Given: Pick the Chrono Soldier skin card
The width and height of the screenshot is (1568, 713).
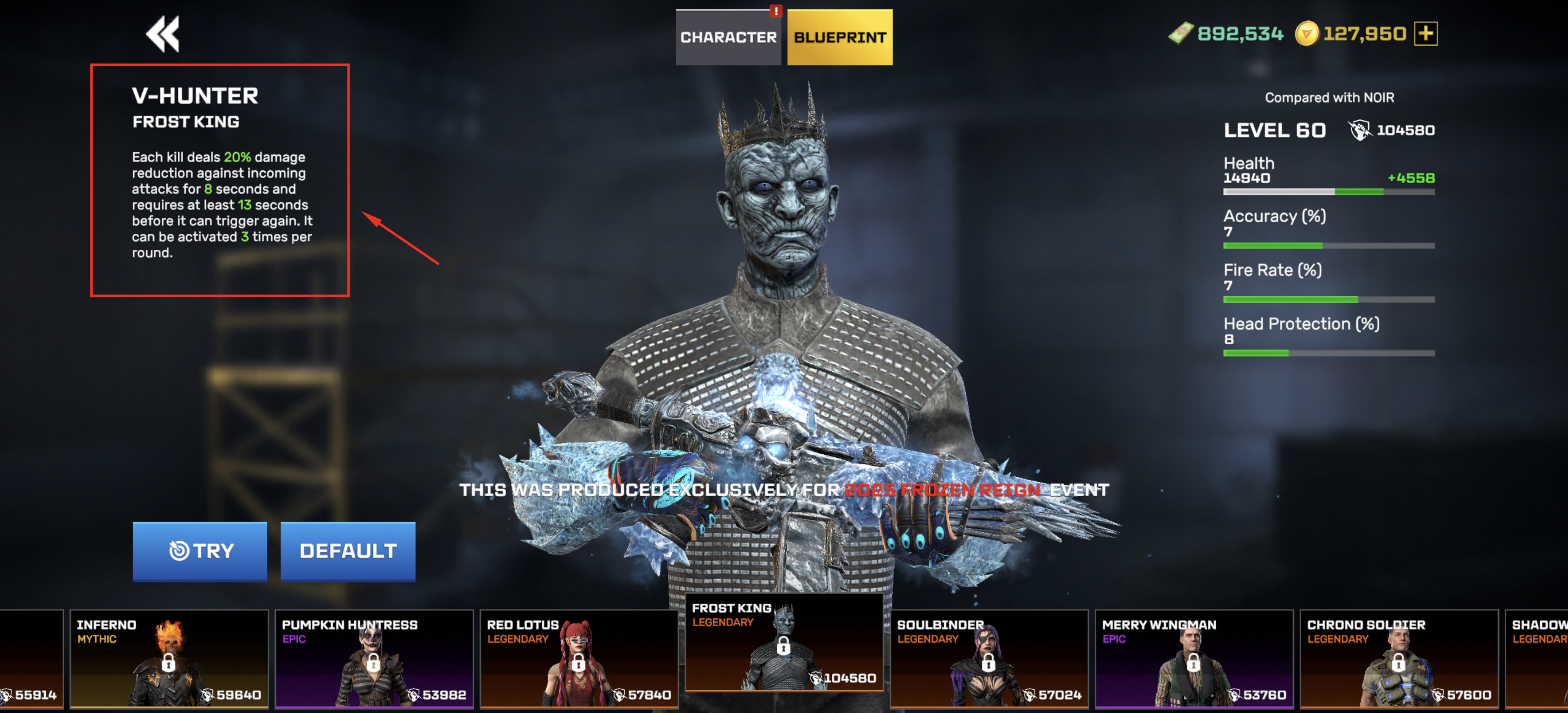Looking at the screenshot, I should coord(1399,659).
